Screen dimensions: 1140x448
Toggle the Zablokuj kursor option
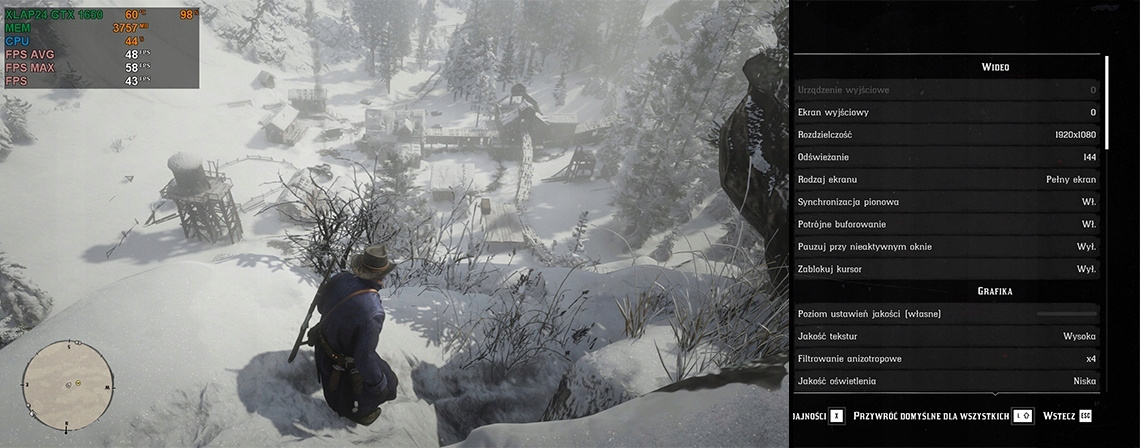point(946,269)
